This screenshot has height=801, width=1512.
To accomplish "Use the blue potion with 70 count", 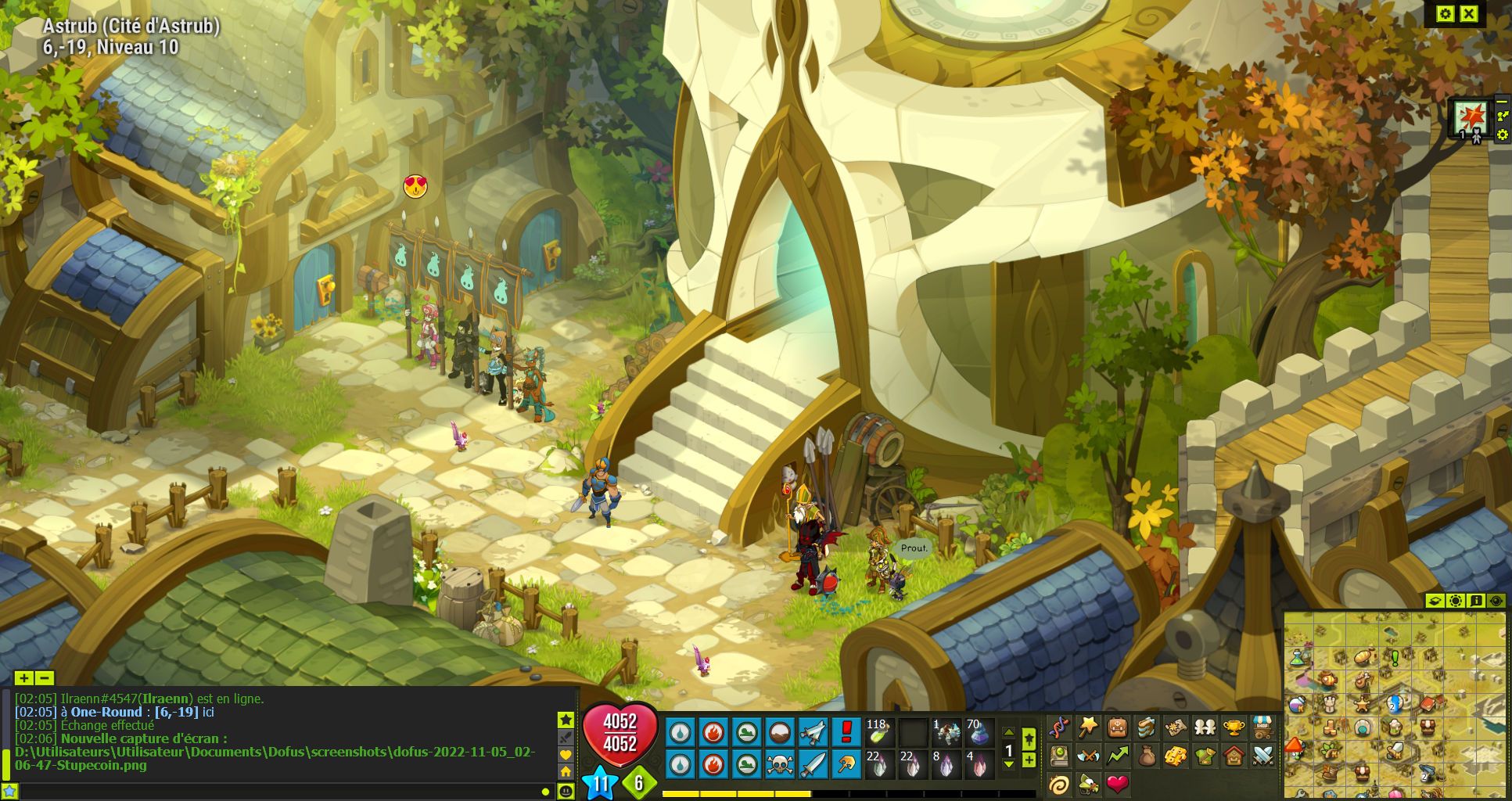I will (x=978, y=732).
